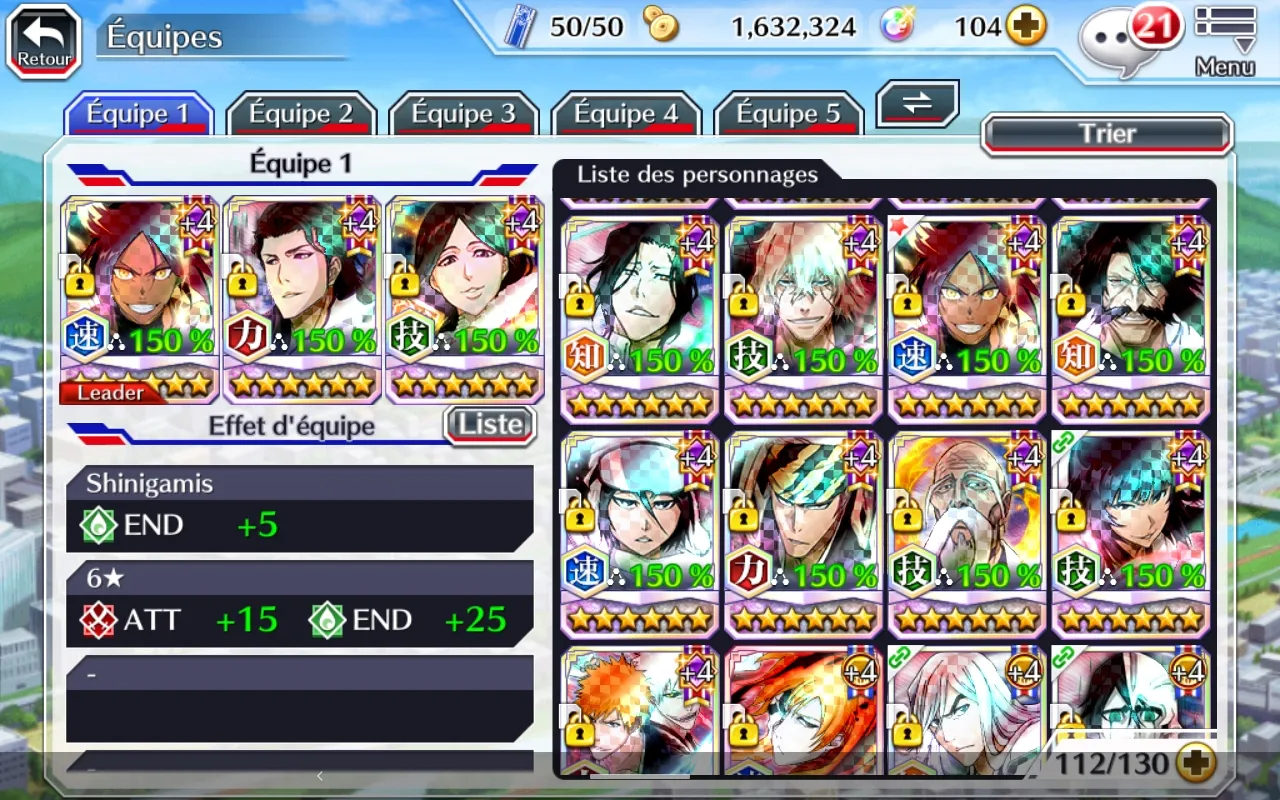1280x800 pixels.
Task: Open the Trier sort options
Action: [x=1107, y=134]
